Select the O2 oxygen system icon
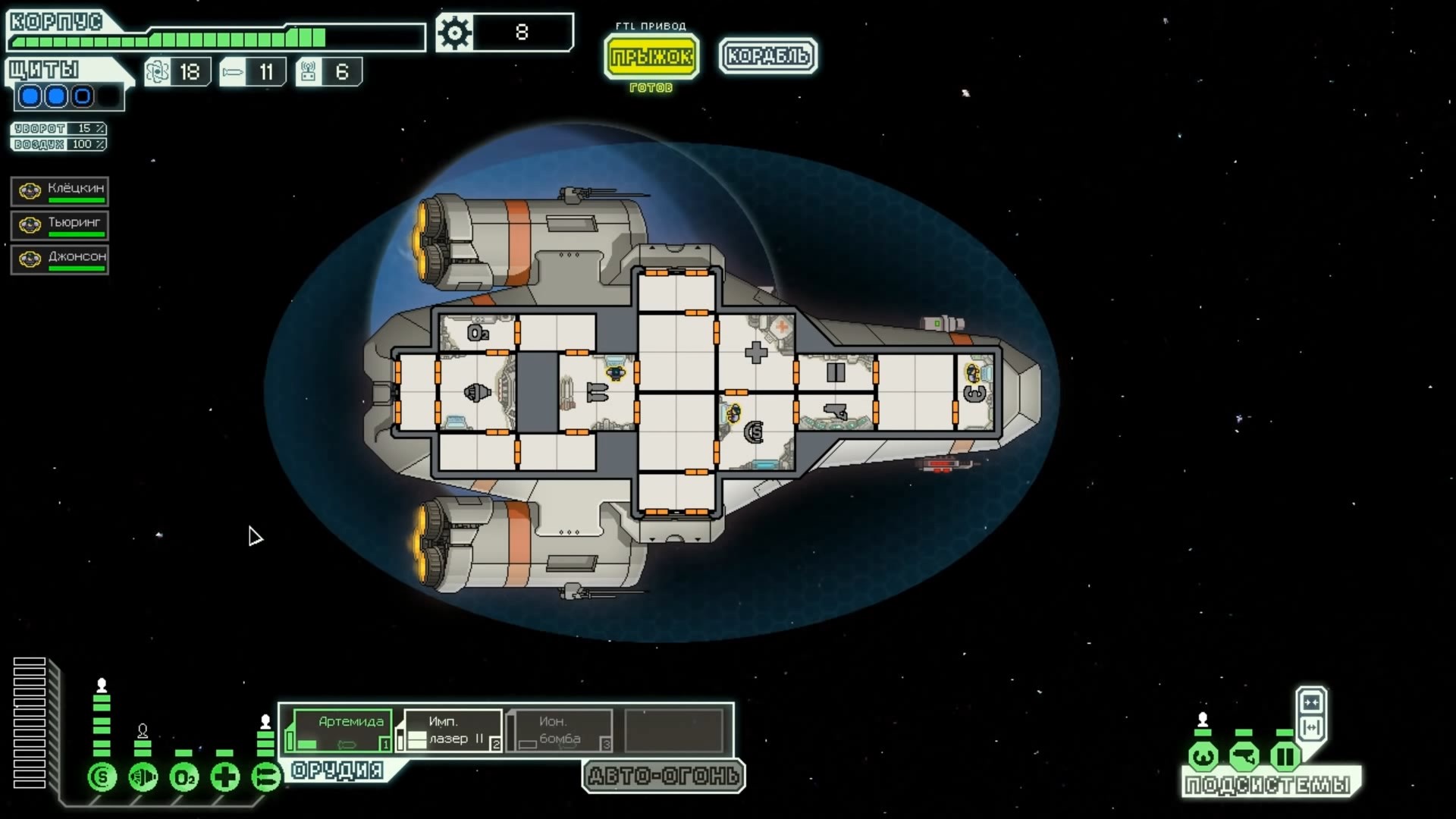The image size is (1456, 819). click(x=184, y=777)
